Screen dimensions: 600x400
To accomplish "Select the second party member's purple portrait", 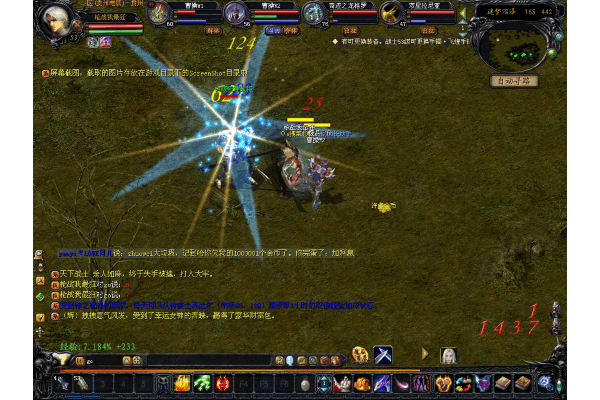I will pos(234,14).
